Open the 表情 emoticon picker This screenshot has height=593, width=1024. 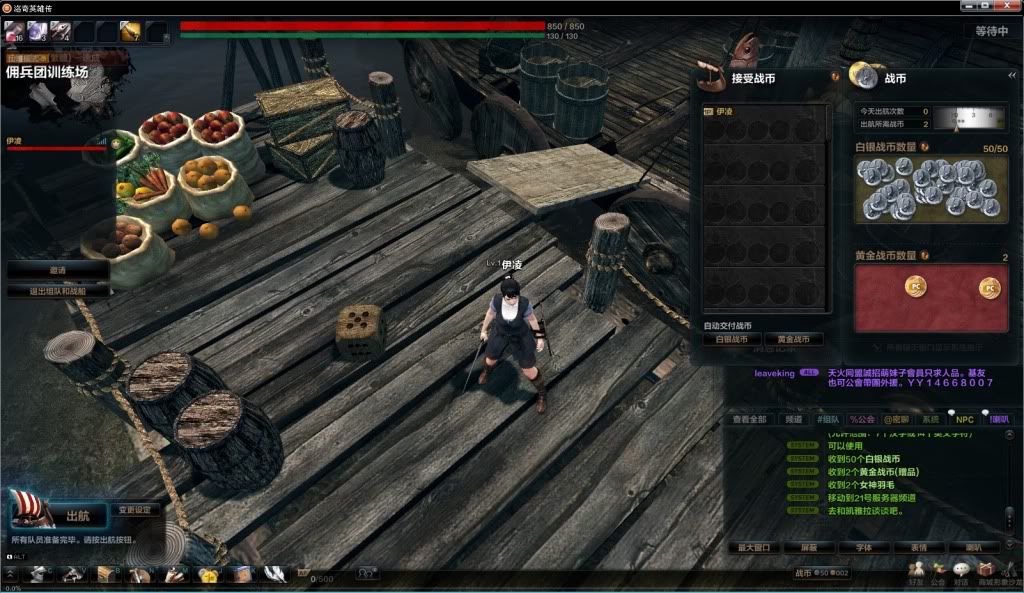(x=918, y=548)
